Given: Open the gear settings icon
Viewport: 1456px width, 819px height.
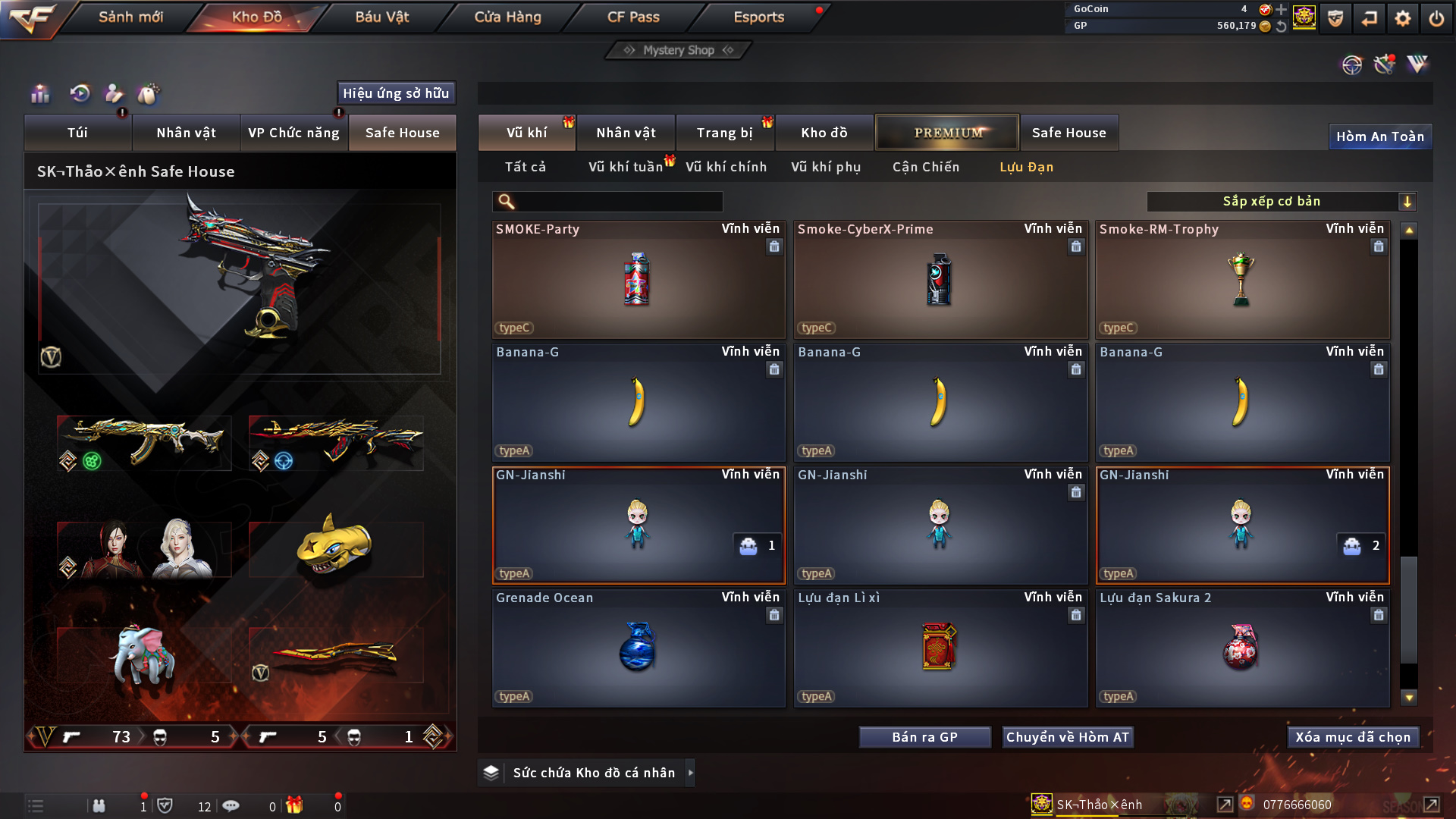Looking at the screenshot, I should (x=1402, y=18).
